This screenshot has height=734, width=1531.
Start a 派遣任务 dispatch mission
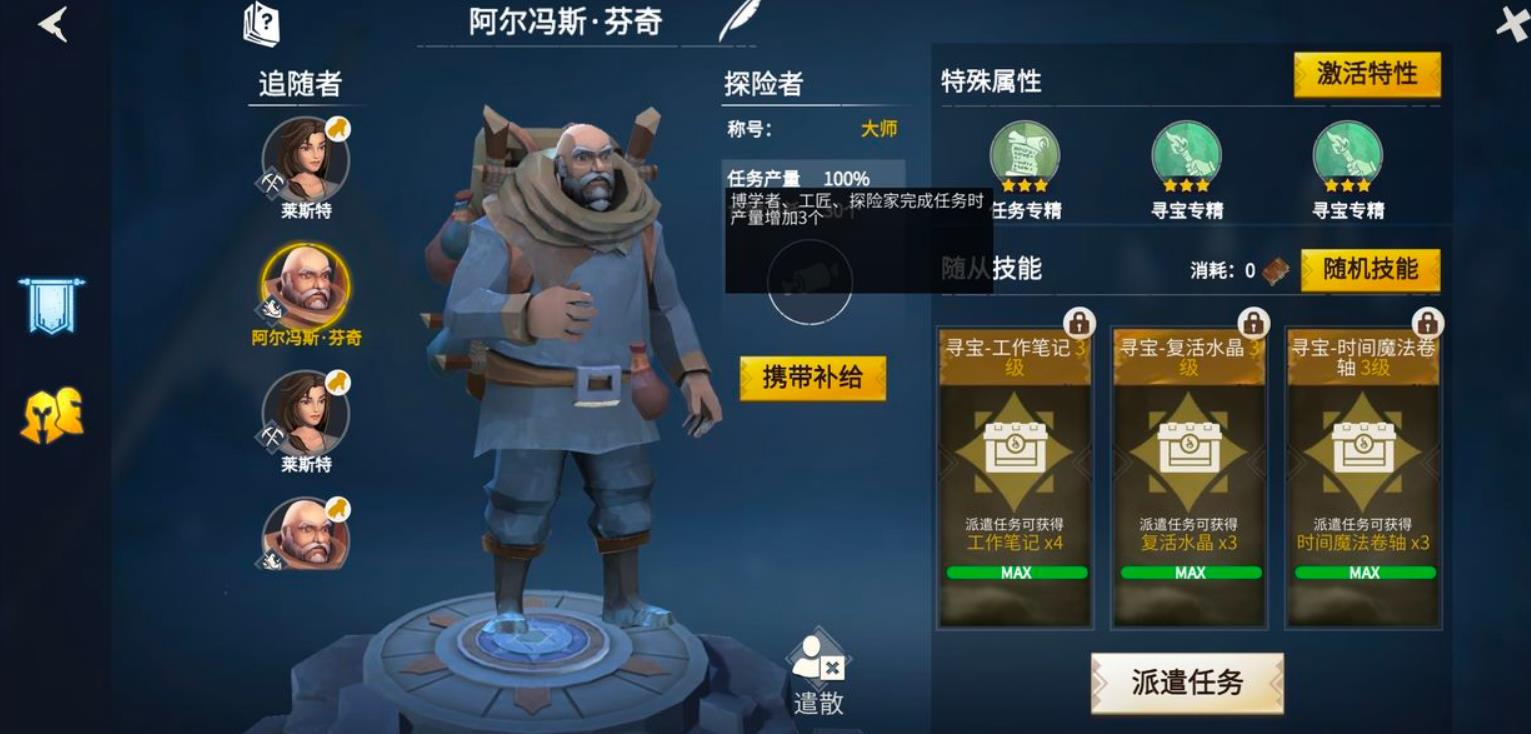(1186, 682)
